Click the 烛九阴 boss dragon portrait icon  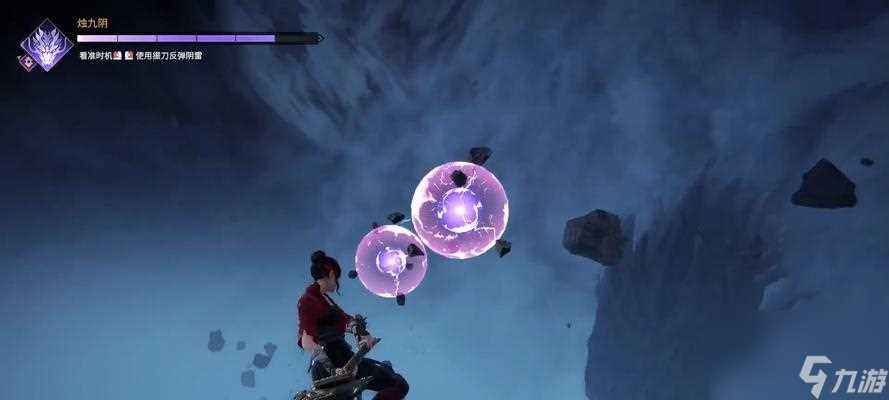click(47, 44)
